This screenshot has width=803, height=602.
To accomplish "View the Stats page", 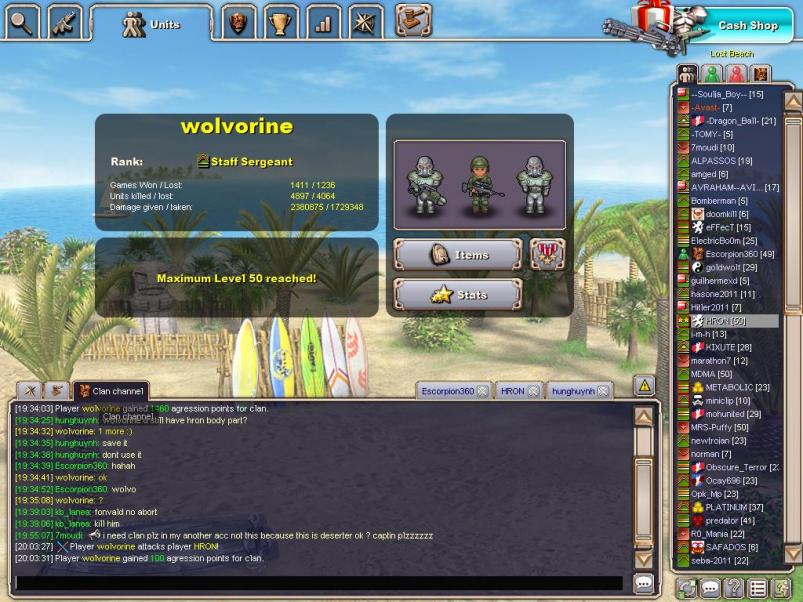I will tap(458, 295).
